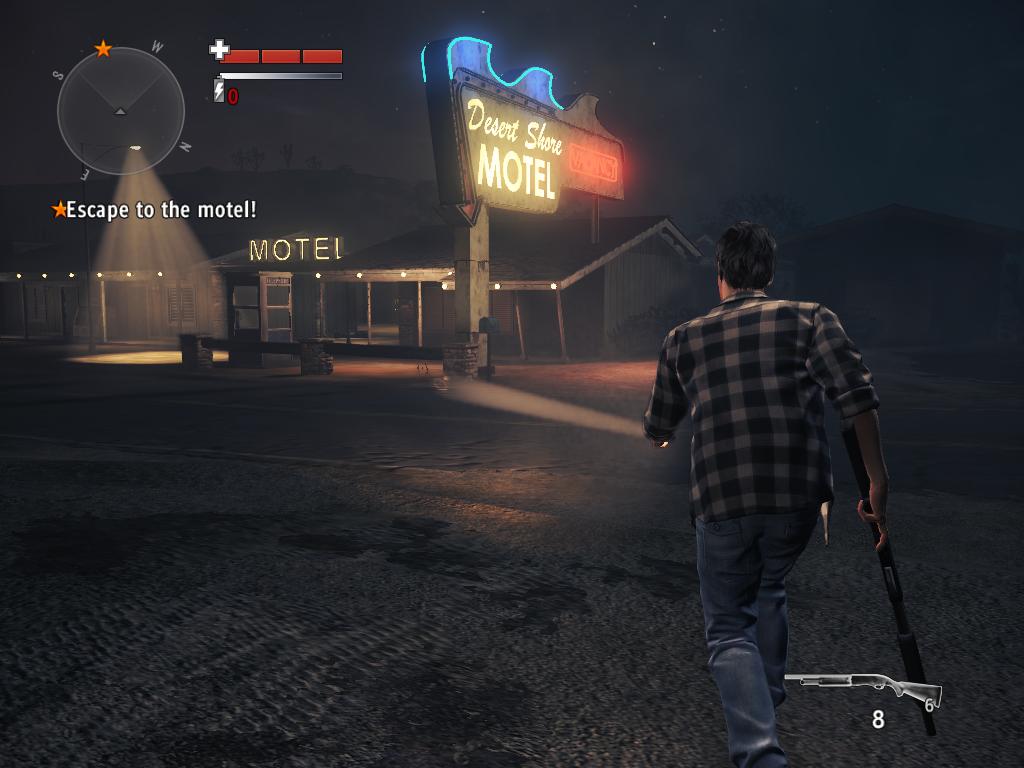Click the 'Escape to the motel!' objective tracker
The image size is (1024, 768).
[x=155, y=210]
